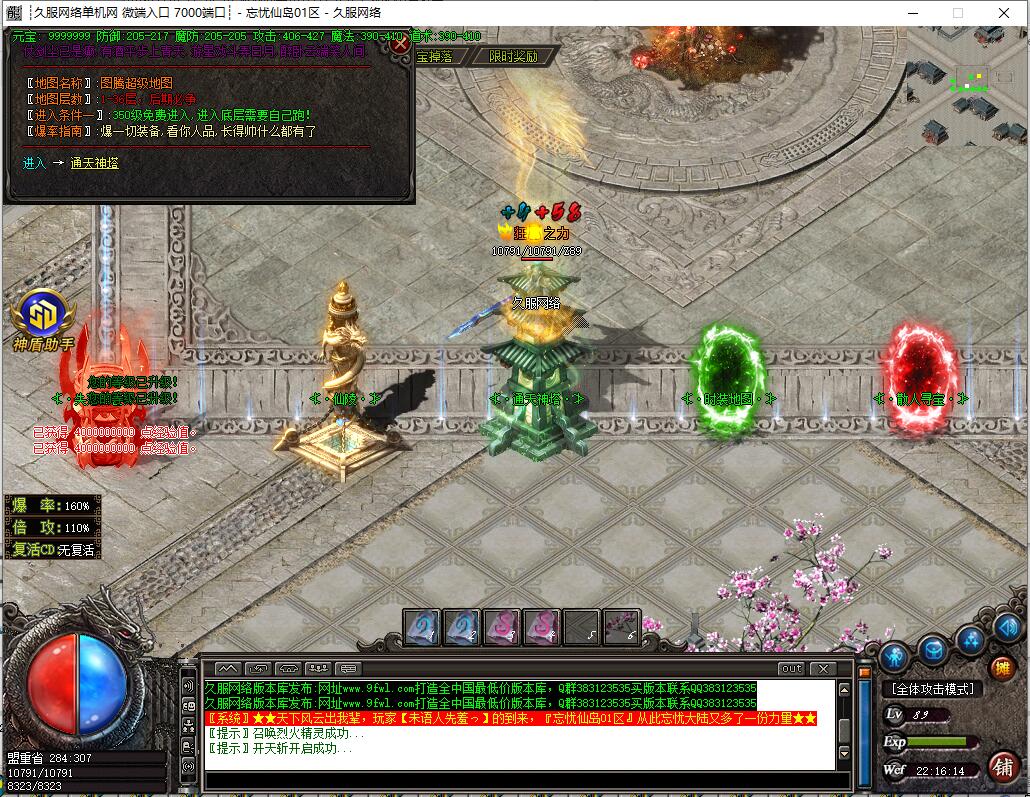Open the 铺 shop button
Image resolution: width=1030 pixels, height=797 pixels.
1001,767
